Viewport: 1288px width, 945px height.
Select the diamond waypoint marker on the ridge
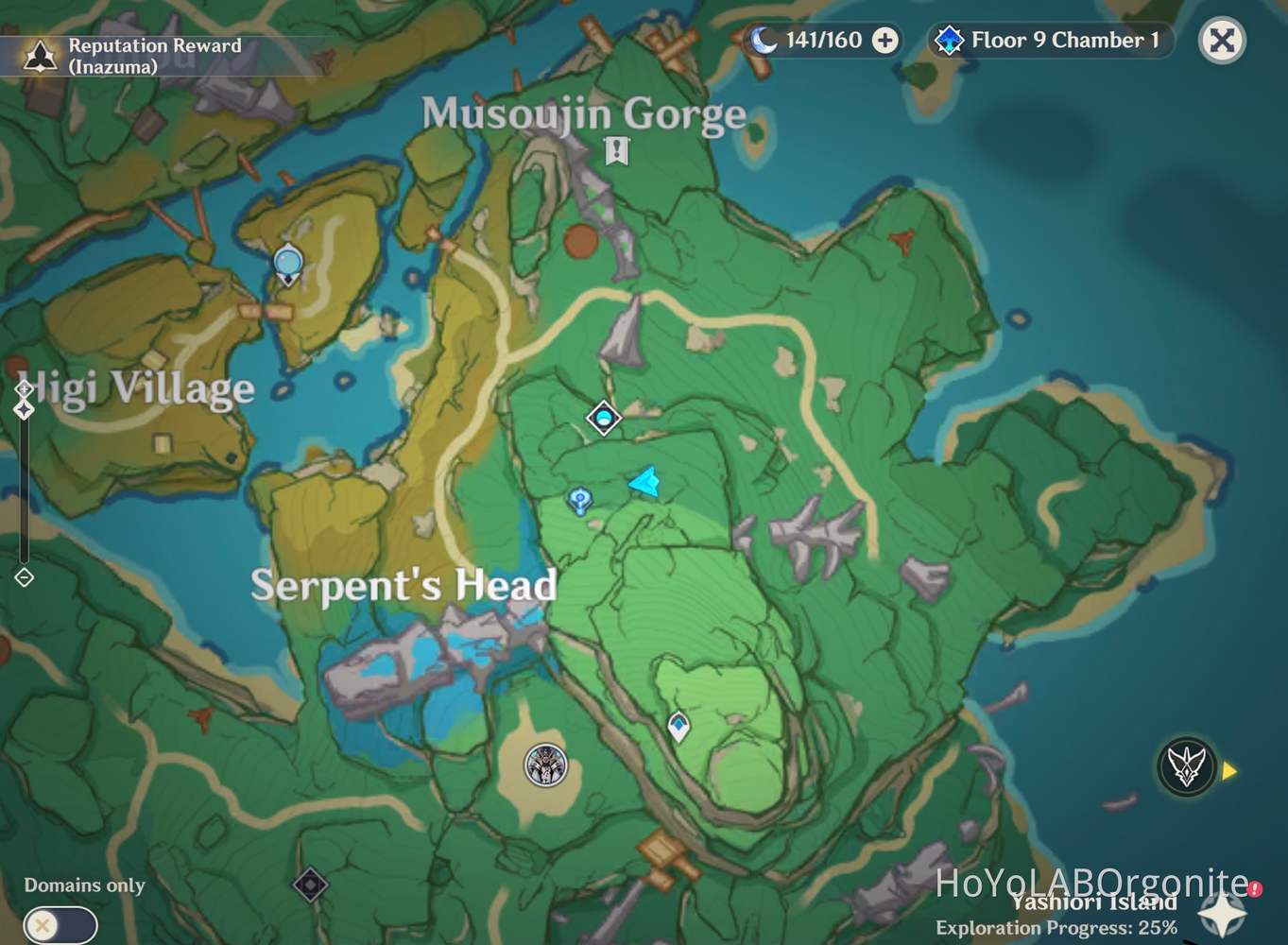click(602, 417)
